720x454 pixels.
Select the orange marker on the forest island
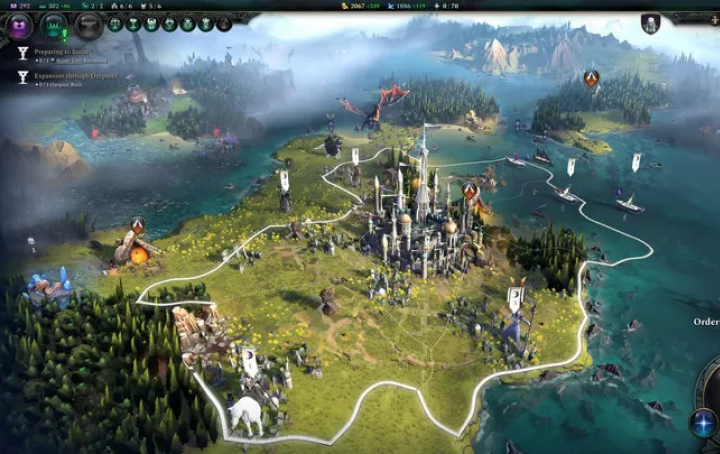click(x=591, y=77)
